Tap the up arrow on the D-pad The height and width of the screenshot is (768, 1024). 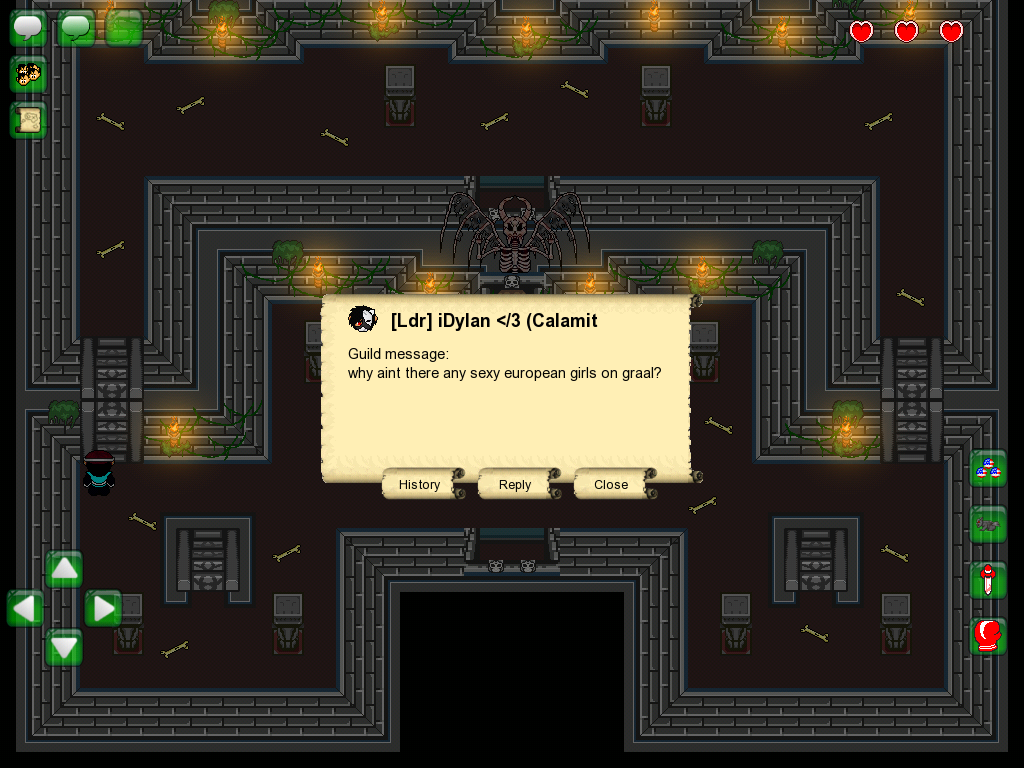[x=64, y=569]
